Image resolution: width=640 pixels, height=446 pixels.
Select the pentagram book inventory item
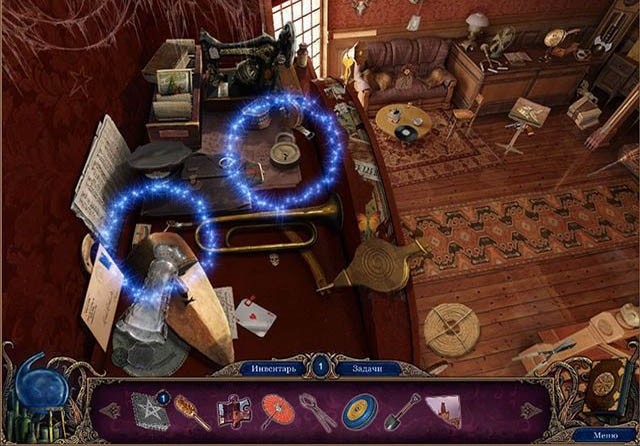click(x=149, y=412)
